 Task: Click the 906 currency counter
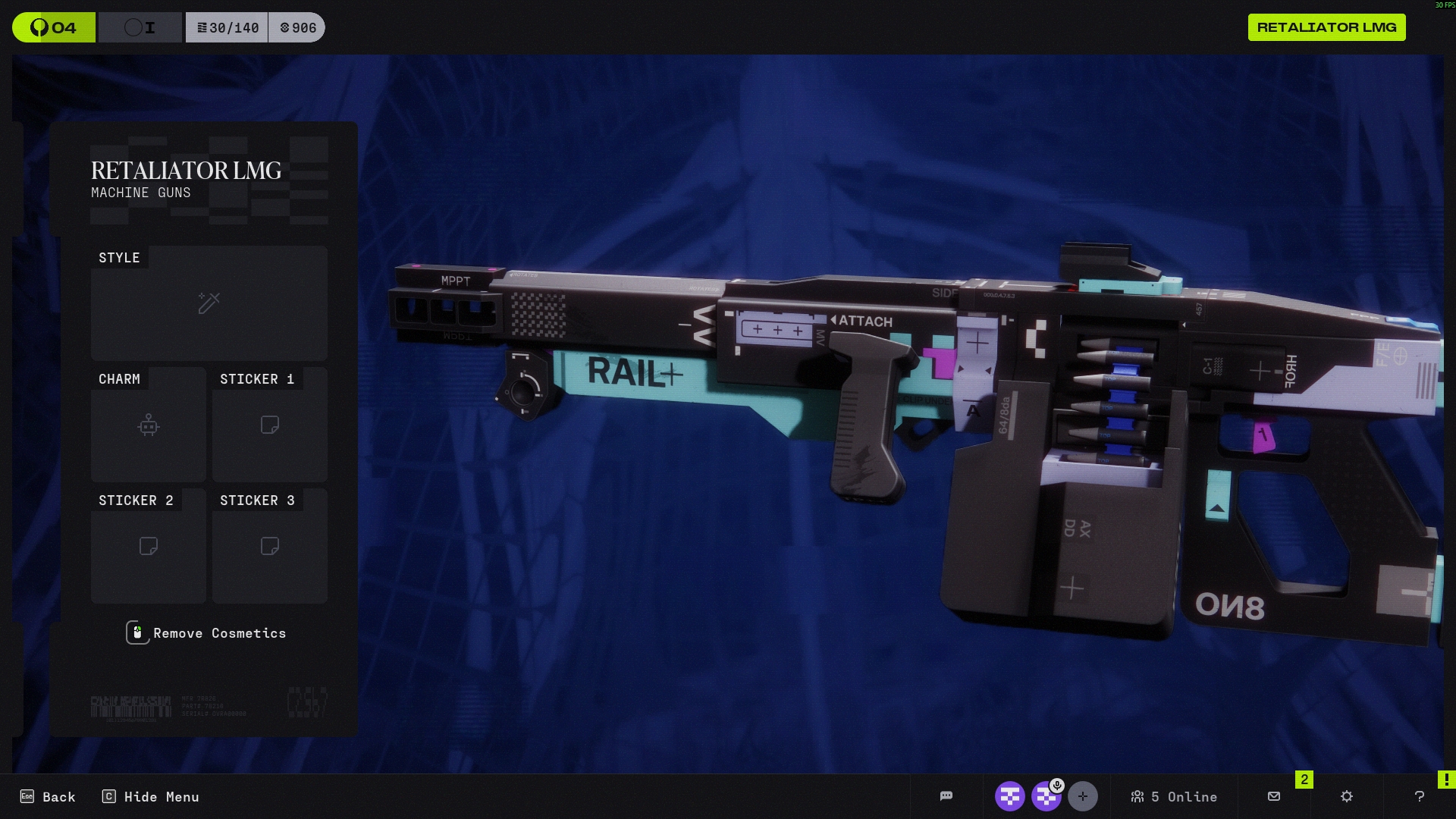(x=297, y=28)
